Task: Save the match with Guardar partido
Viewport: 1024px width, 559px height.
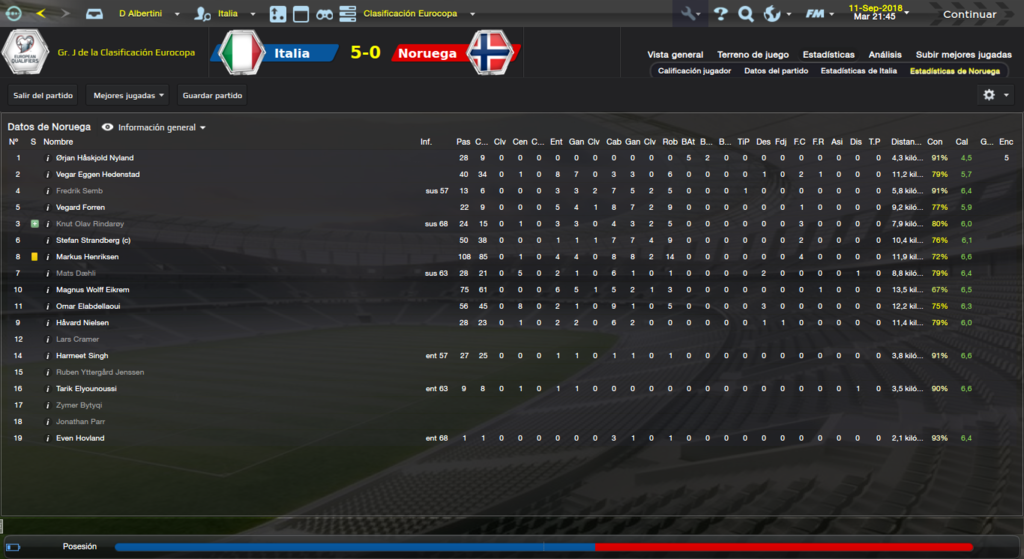Action: [212, 96]
